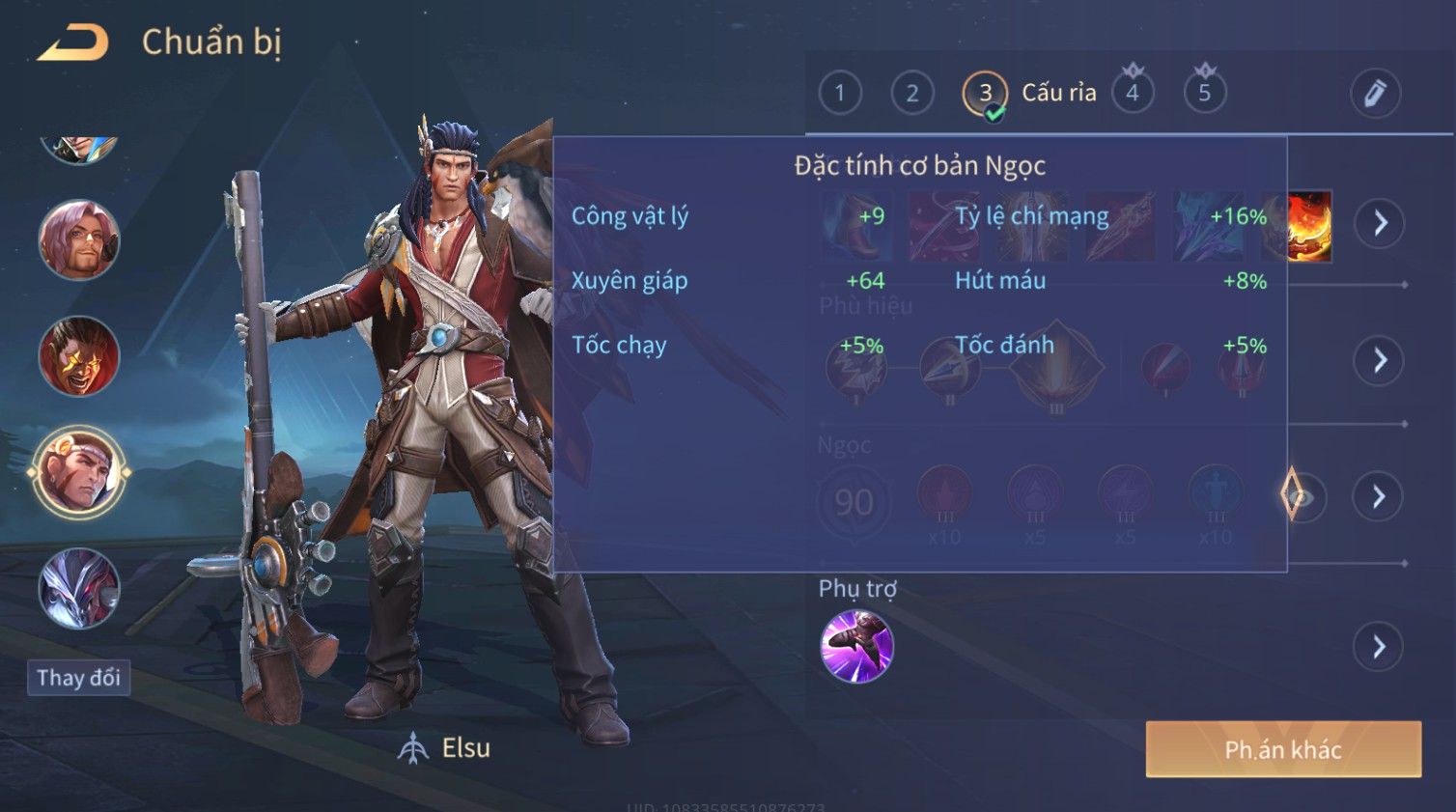1456x812 pixels.
Task: Open the item build arrow
Action: (1379, 223)
